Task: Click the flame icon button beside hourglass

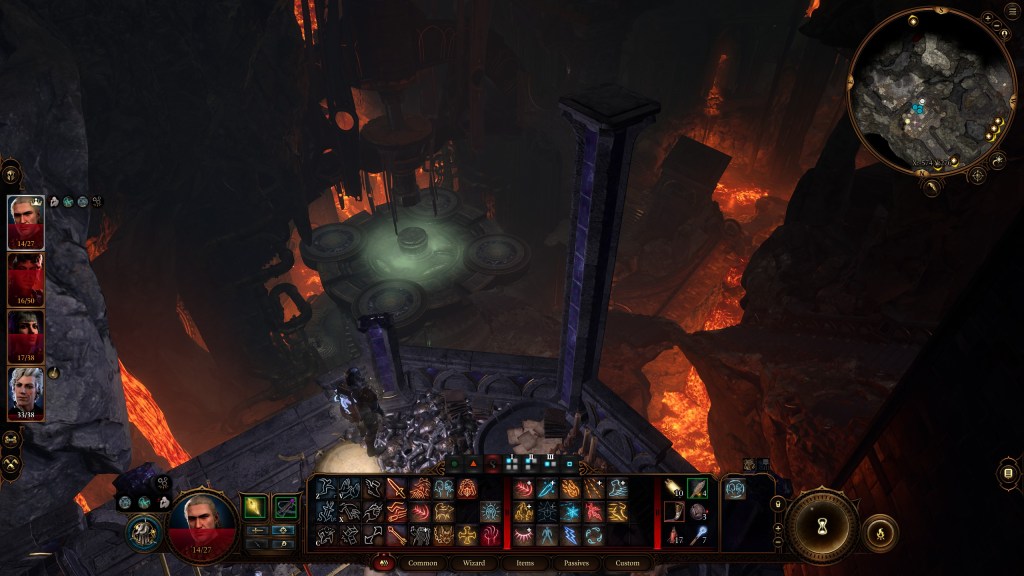Action: (880, 533)
